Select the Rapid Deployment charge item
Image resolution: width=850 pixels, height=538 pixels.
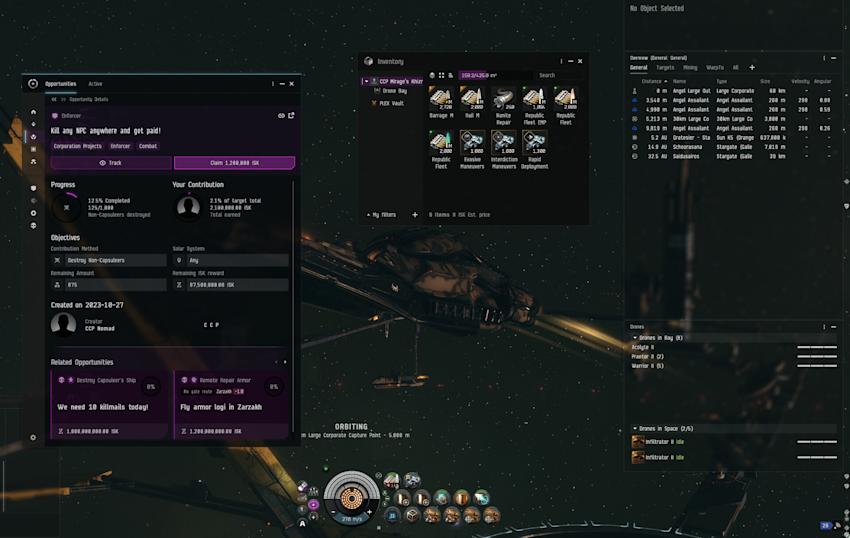tap(534, 148)
